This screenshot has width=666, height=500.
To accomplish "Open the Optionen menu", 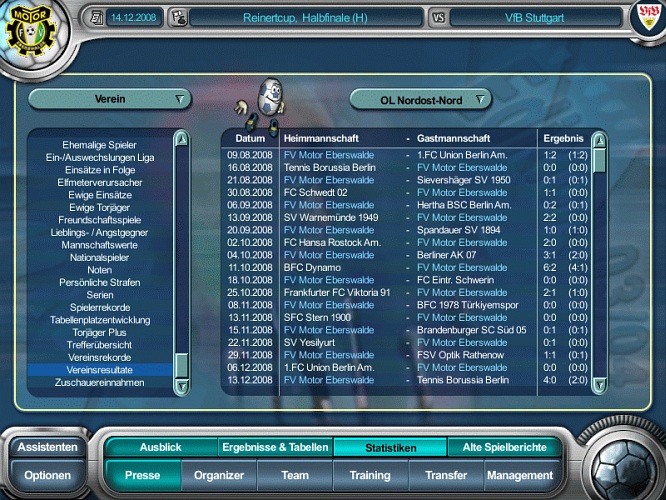I will [x=47, y=476].
